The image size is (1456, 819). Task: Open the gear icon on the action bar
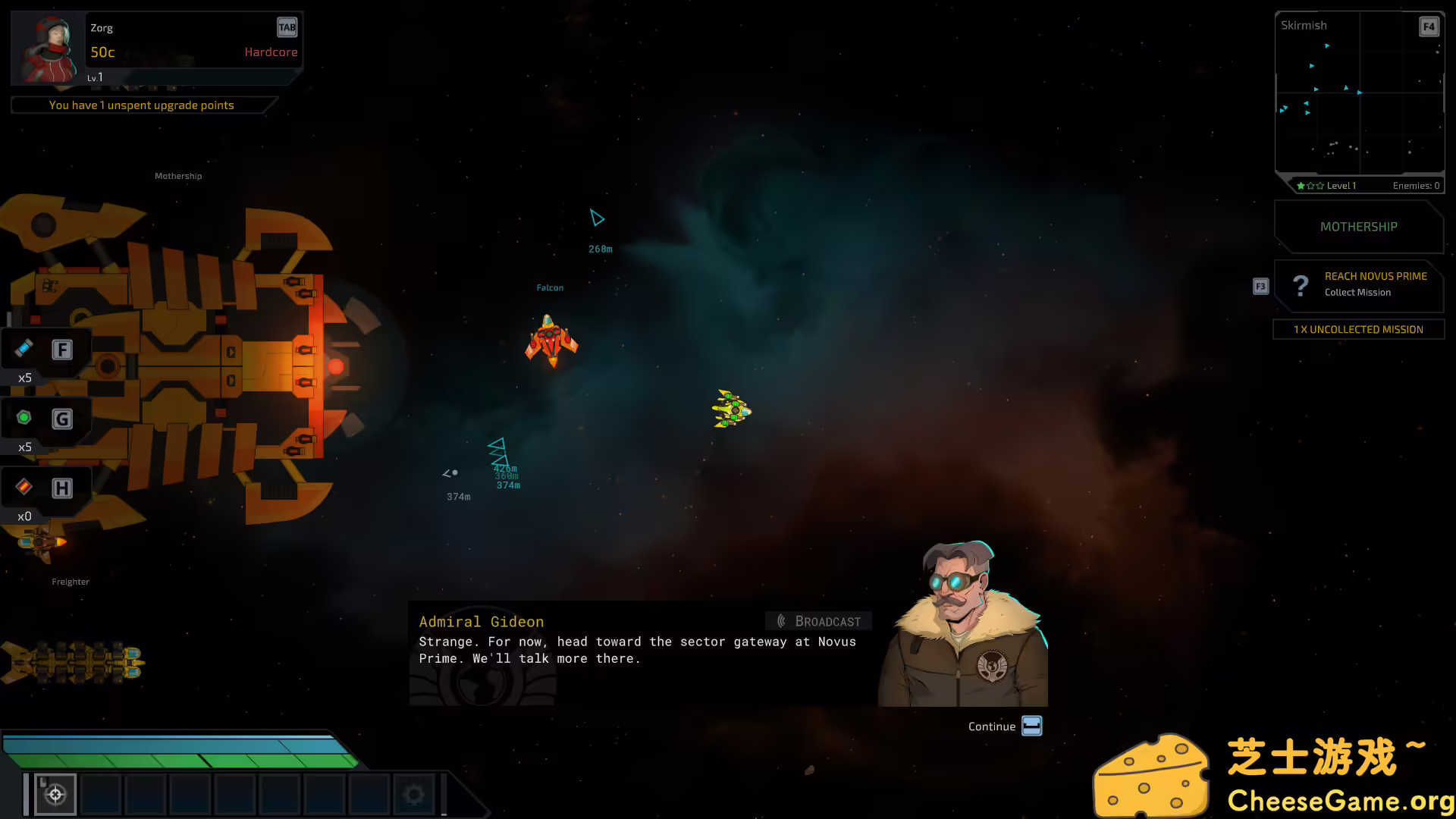click(x=414, y=793)
